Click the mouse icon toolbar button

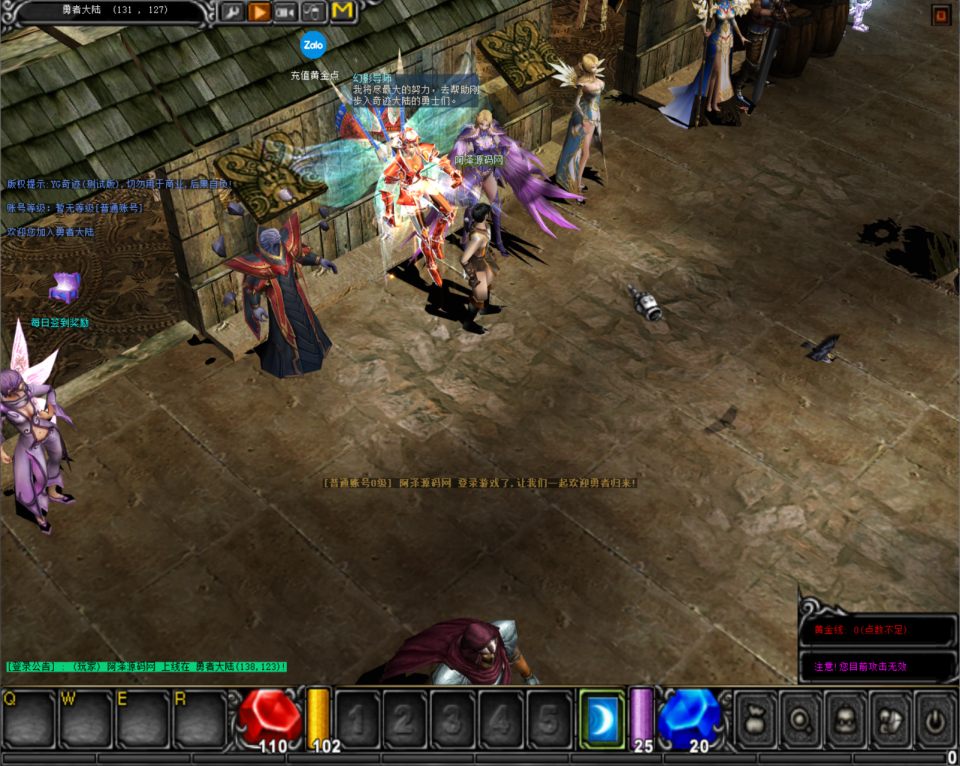click(314, 12)
